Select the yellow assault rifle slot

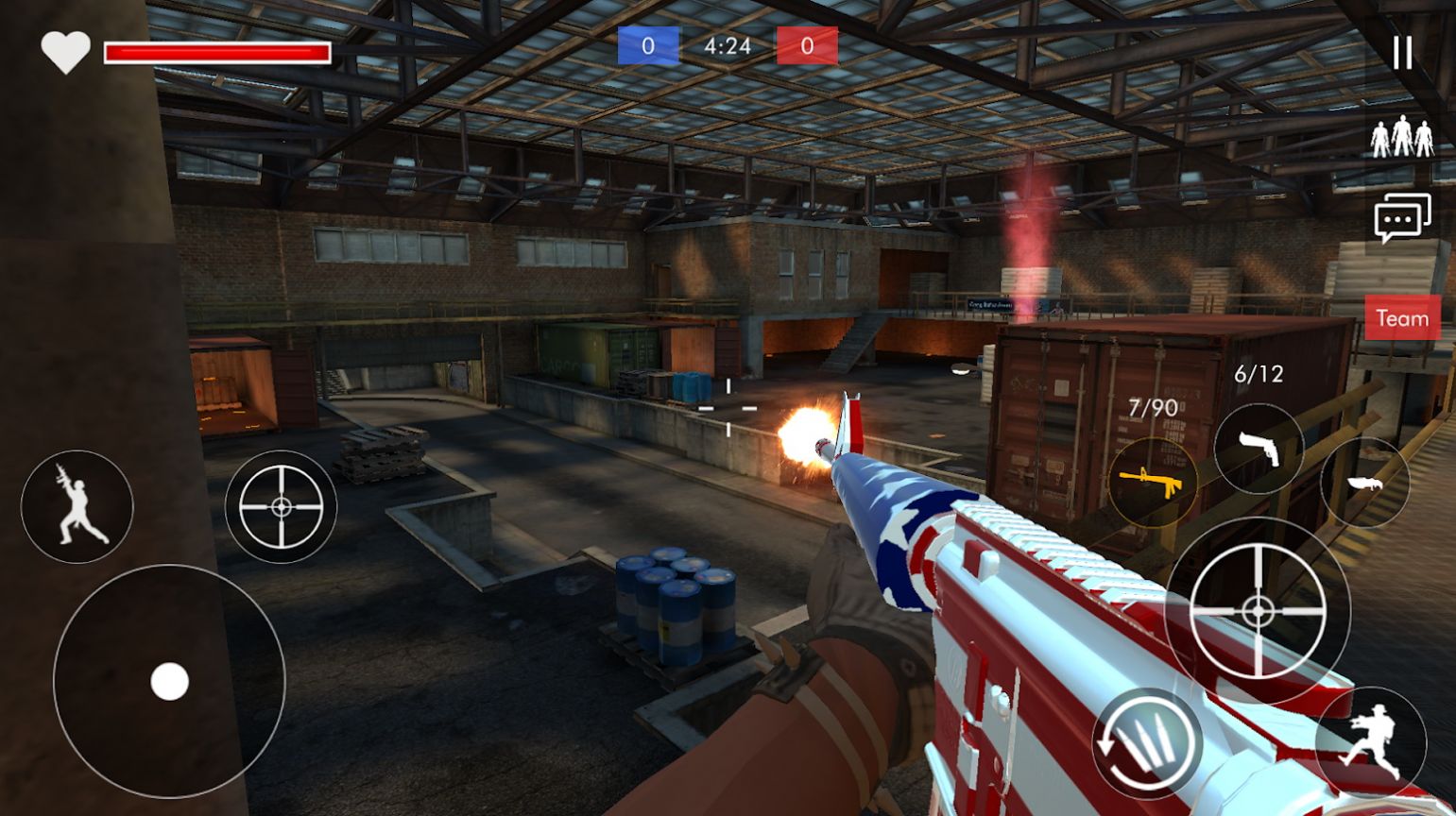(1152, 483)
